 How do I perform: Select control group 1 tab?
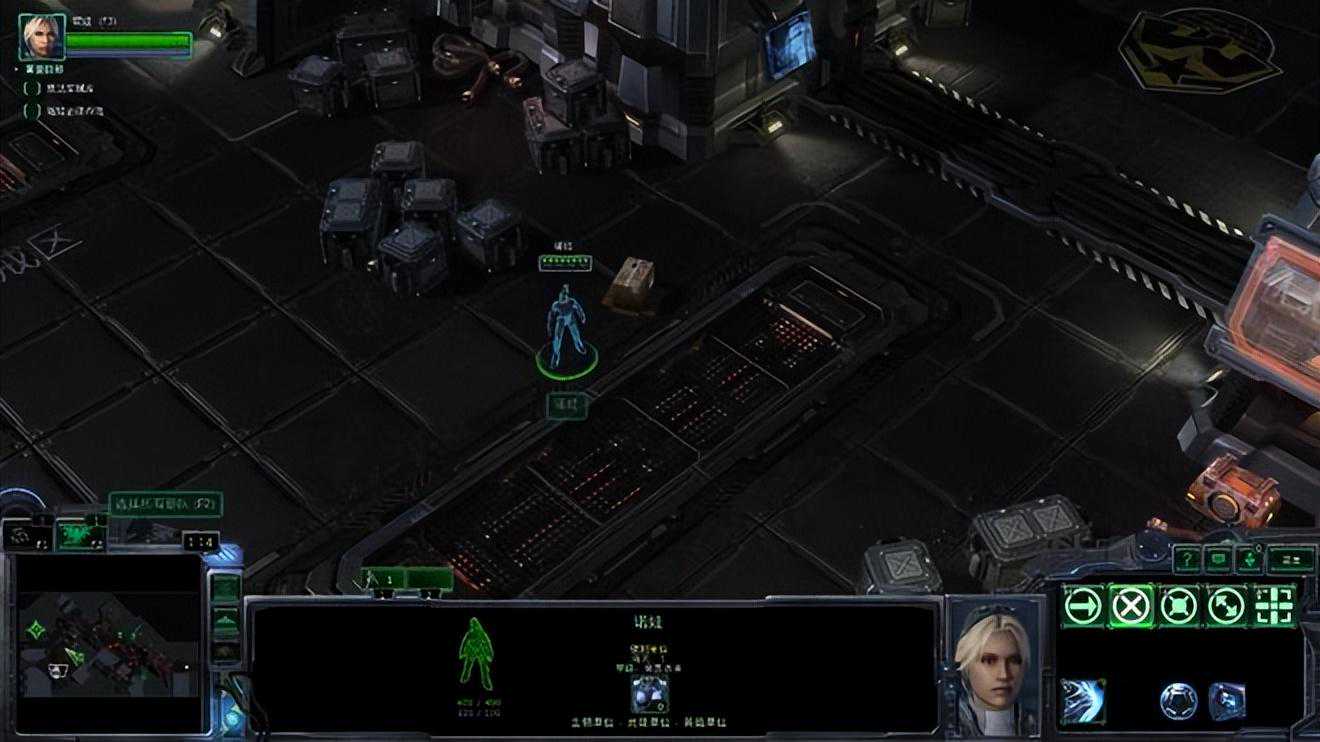click(x=408, y=578)
